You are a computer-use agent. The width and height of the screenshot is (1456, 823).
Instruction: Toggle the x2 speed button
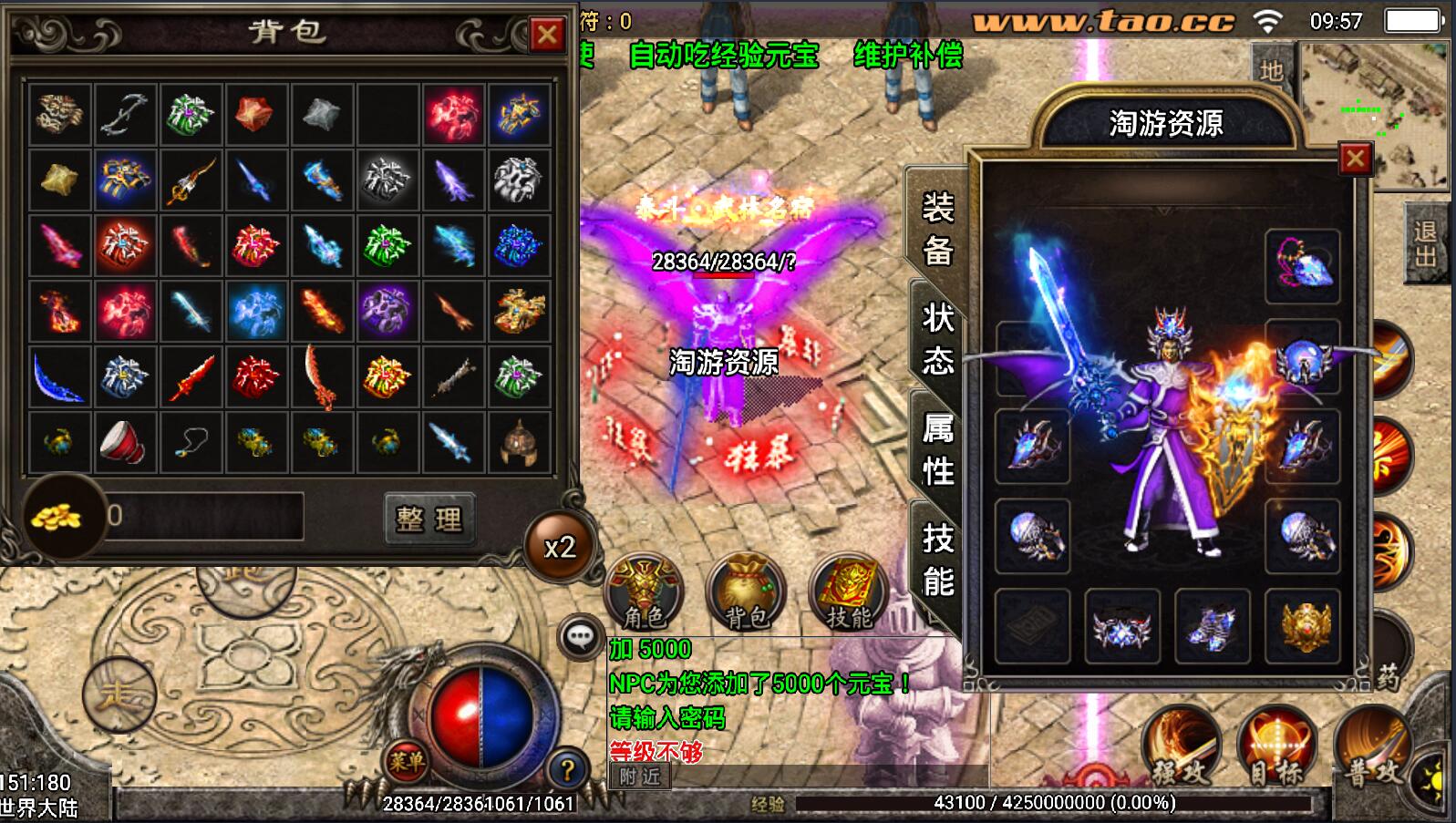point(560,547)
